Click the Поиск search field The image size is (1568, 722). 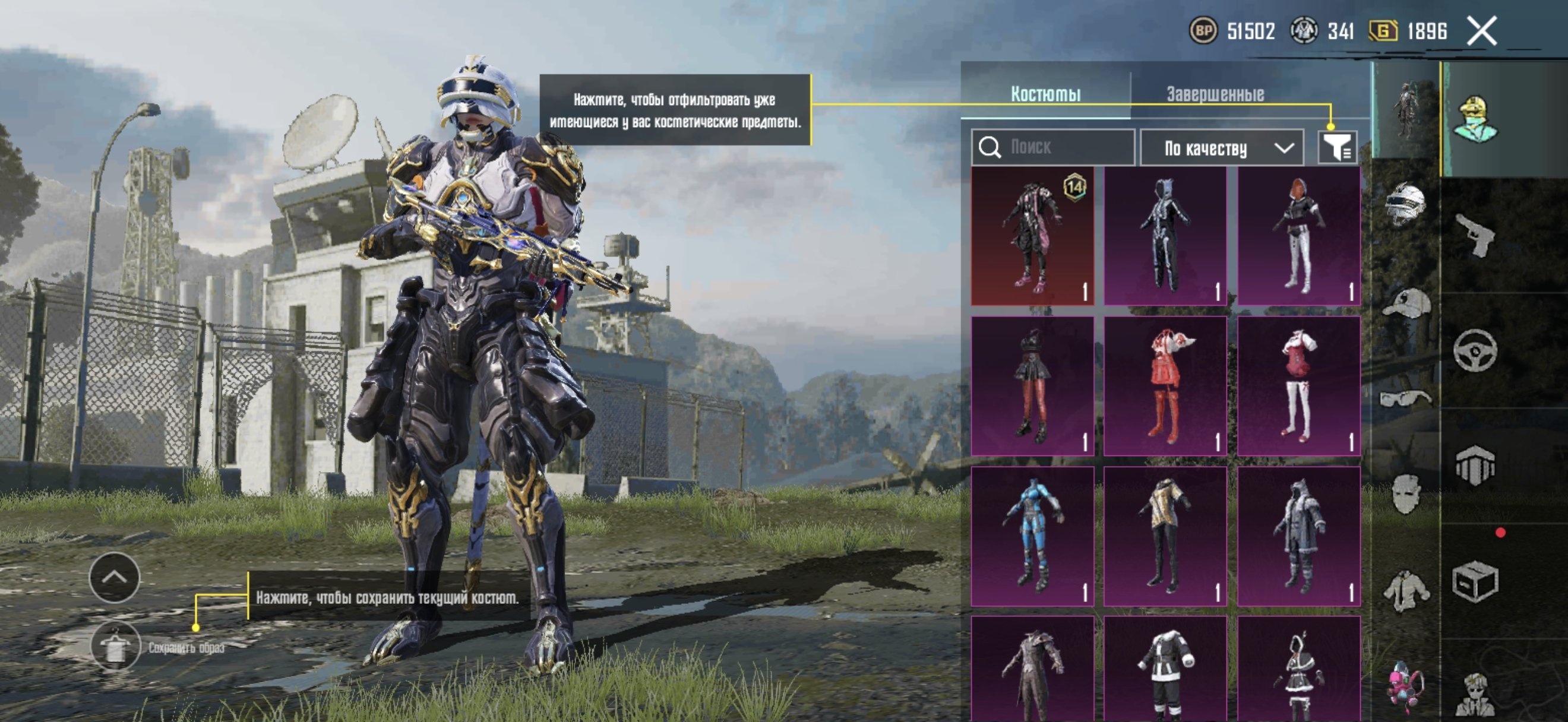tap(1053, 147)
